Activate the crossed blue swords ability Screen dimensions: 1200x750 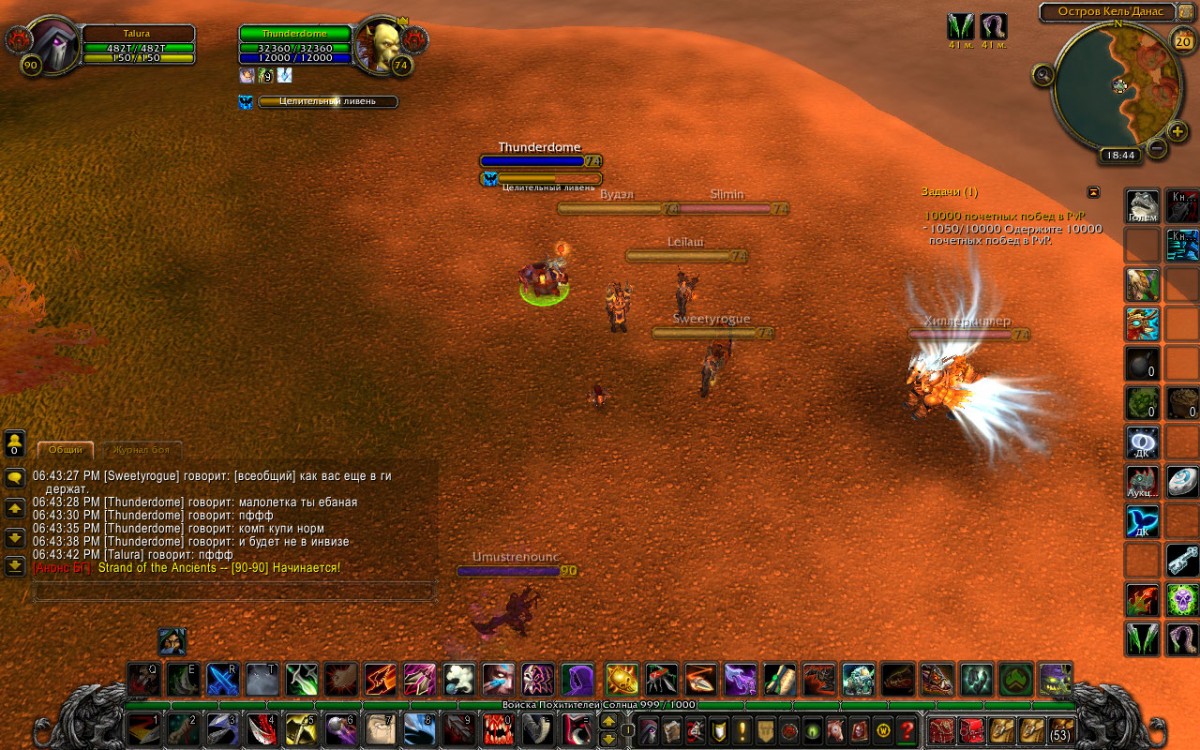[222, 679]
